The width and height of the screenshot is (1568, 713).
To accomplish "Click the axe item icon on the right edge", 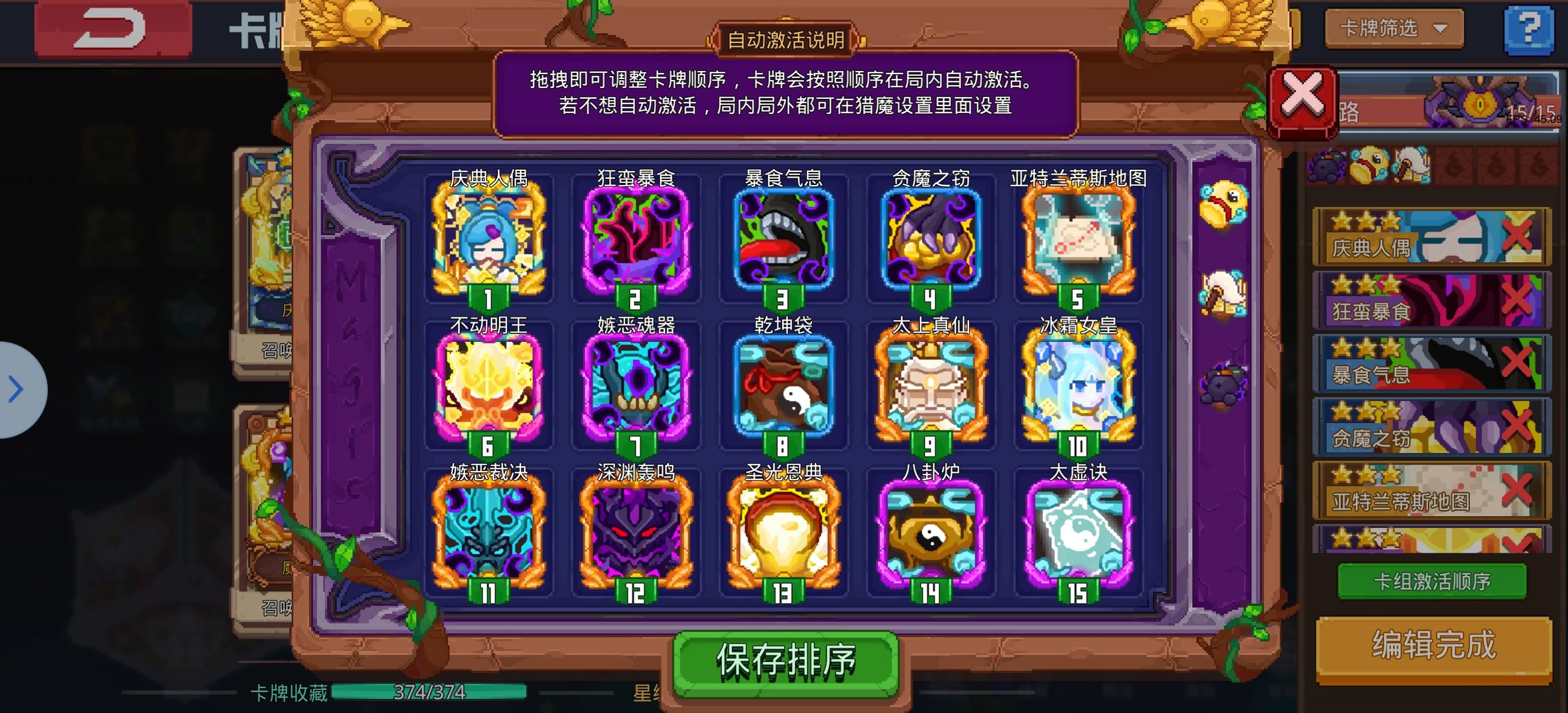I will click(1223, 293).
